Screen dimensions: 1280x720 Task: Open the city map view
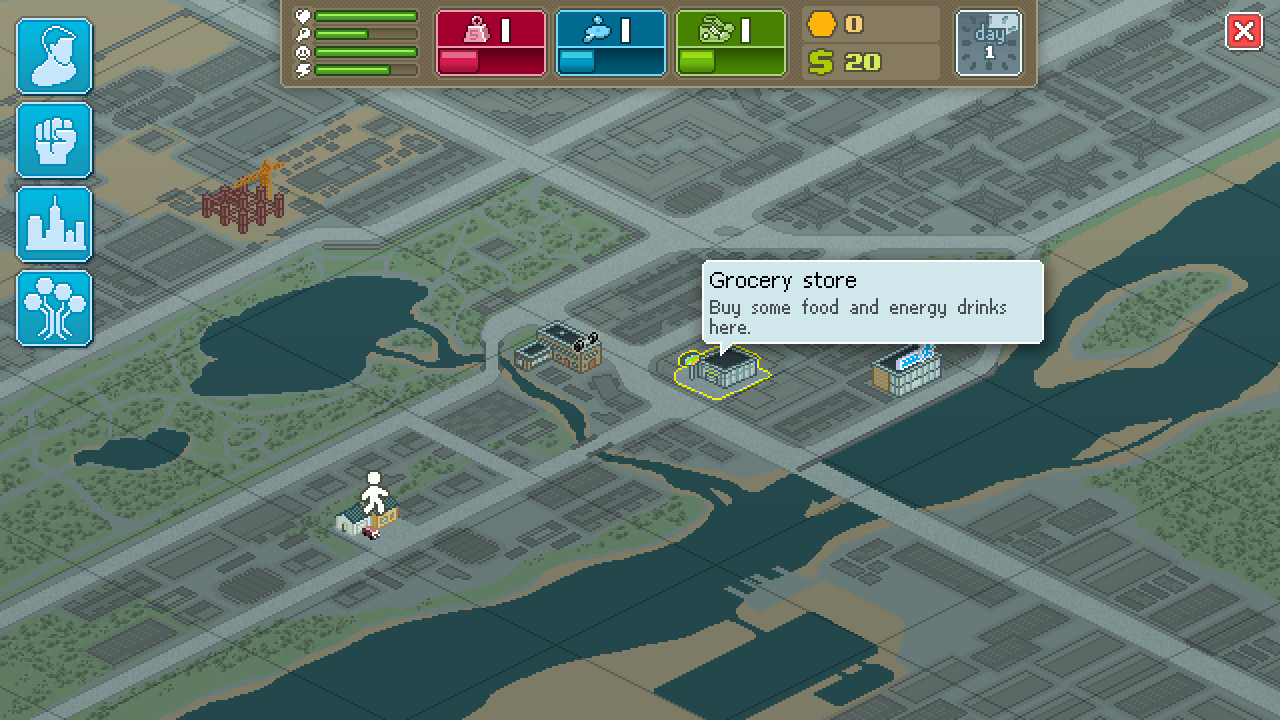(x=54, y=225)
